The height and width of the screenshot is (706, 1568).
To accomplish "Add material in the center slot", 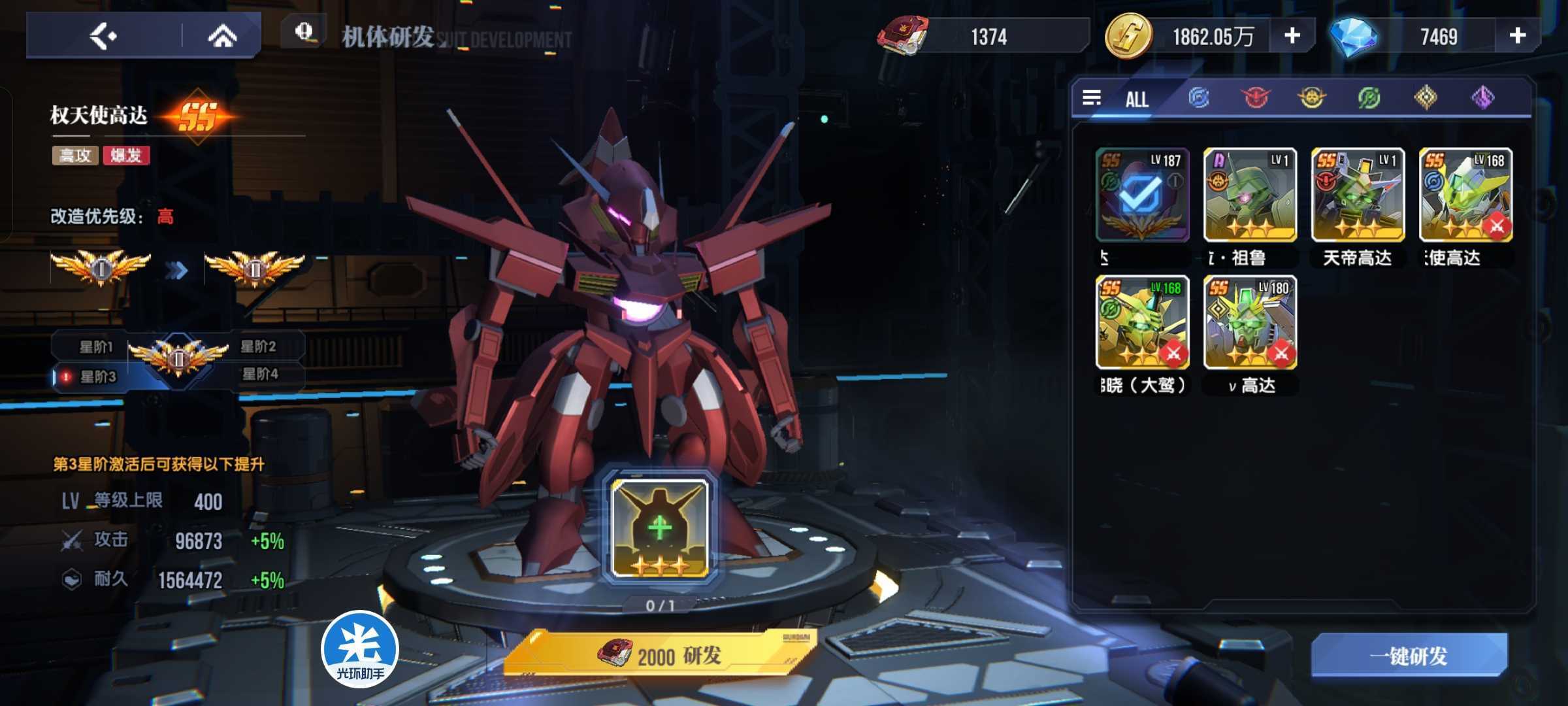I will (660, 528).
